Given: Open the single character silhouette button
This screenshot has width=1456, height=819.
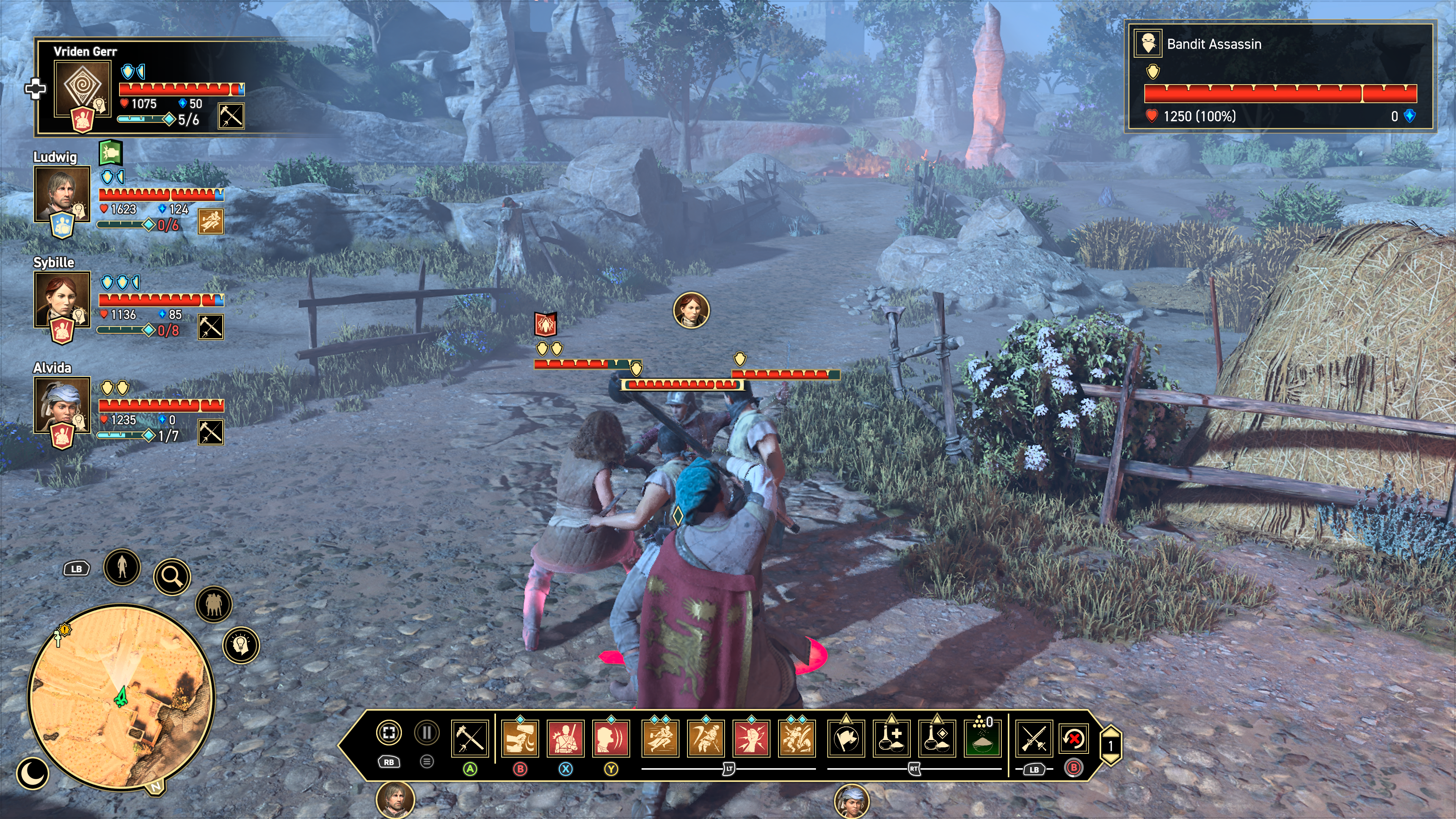Looking at the screenshot, I should [x=122, y=566].
